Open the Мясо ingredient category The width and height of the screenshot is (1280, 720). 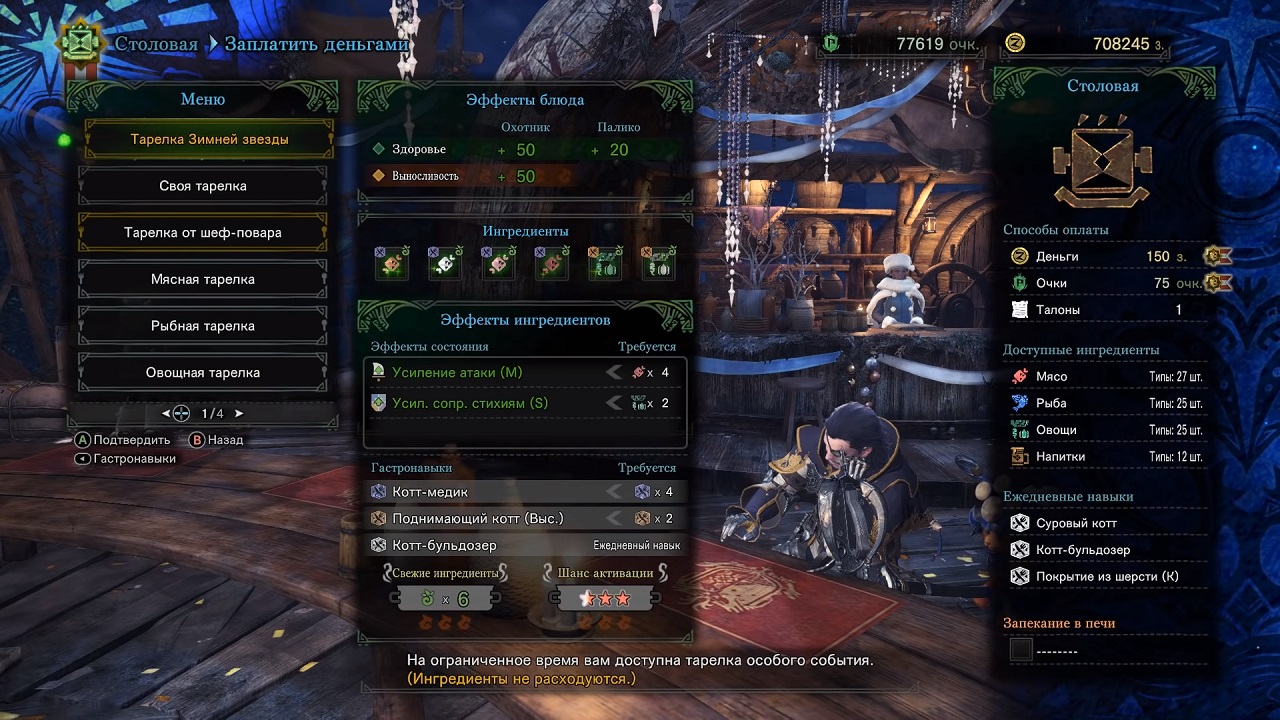tap(1105, 377)
